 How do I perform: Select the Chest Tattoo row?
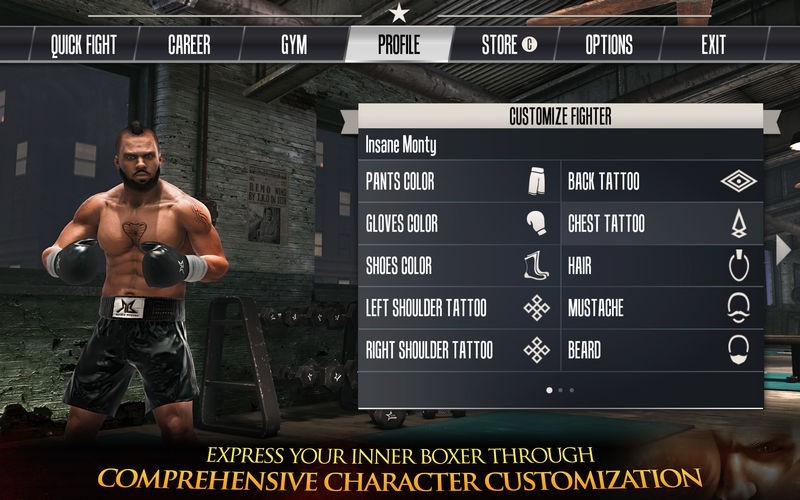click(661, 224)
